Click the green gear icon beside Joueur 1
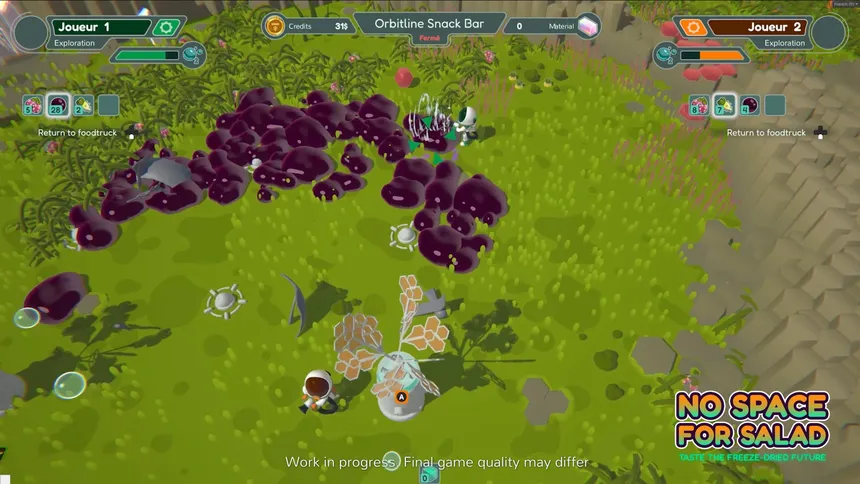Image resolution: width=860 pixels, height=484 pixels. point(164,28)
